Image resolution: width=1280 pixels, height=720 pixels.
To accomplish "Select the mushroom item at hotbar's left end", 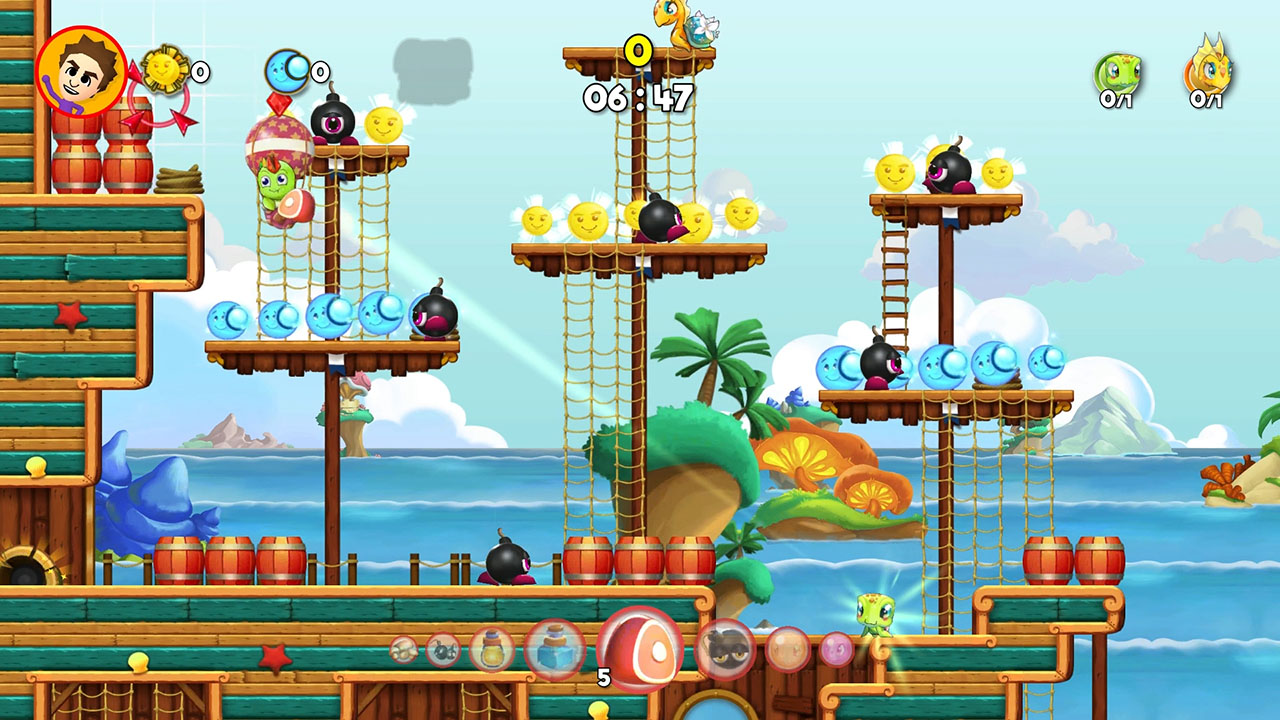I will tap(405, 648).
